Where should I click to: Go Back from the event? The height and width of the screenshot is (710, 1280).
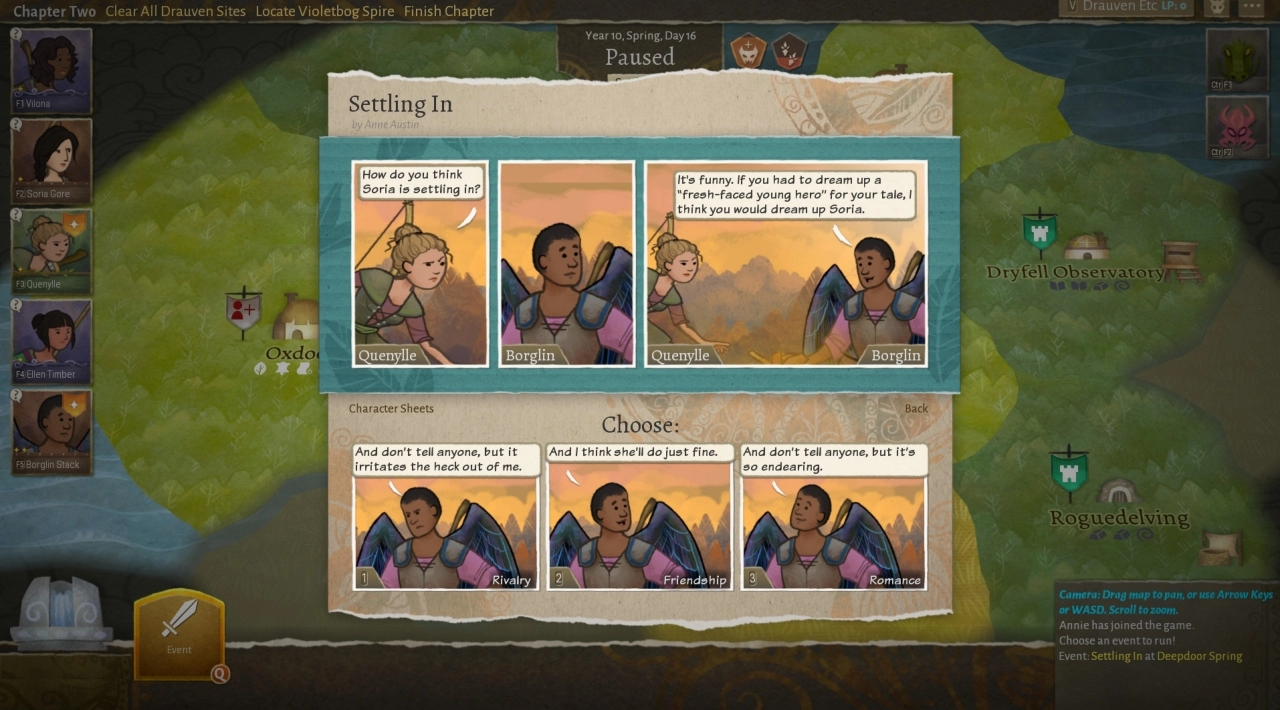tap(916, 408)
